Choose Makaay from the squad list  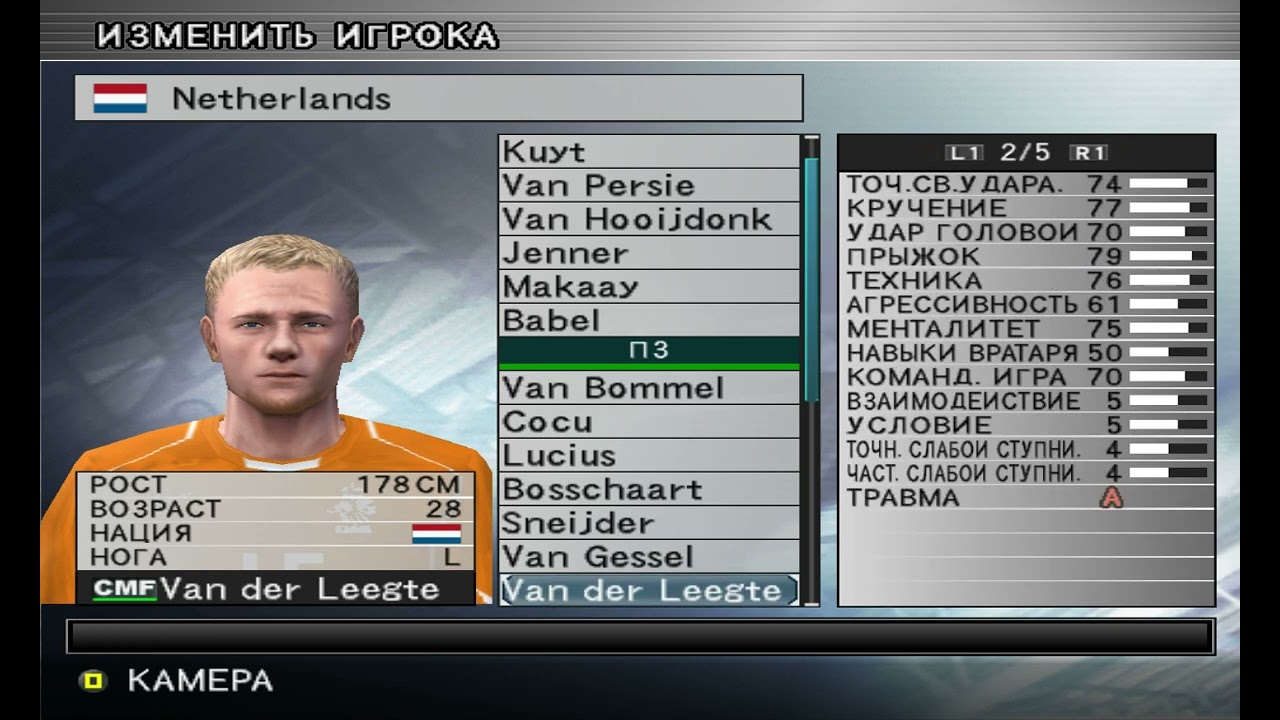pos(648,288)
